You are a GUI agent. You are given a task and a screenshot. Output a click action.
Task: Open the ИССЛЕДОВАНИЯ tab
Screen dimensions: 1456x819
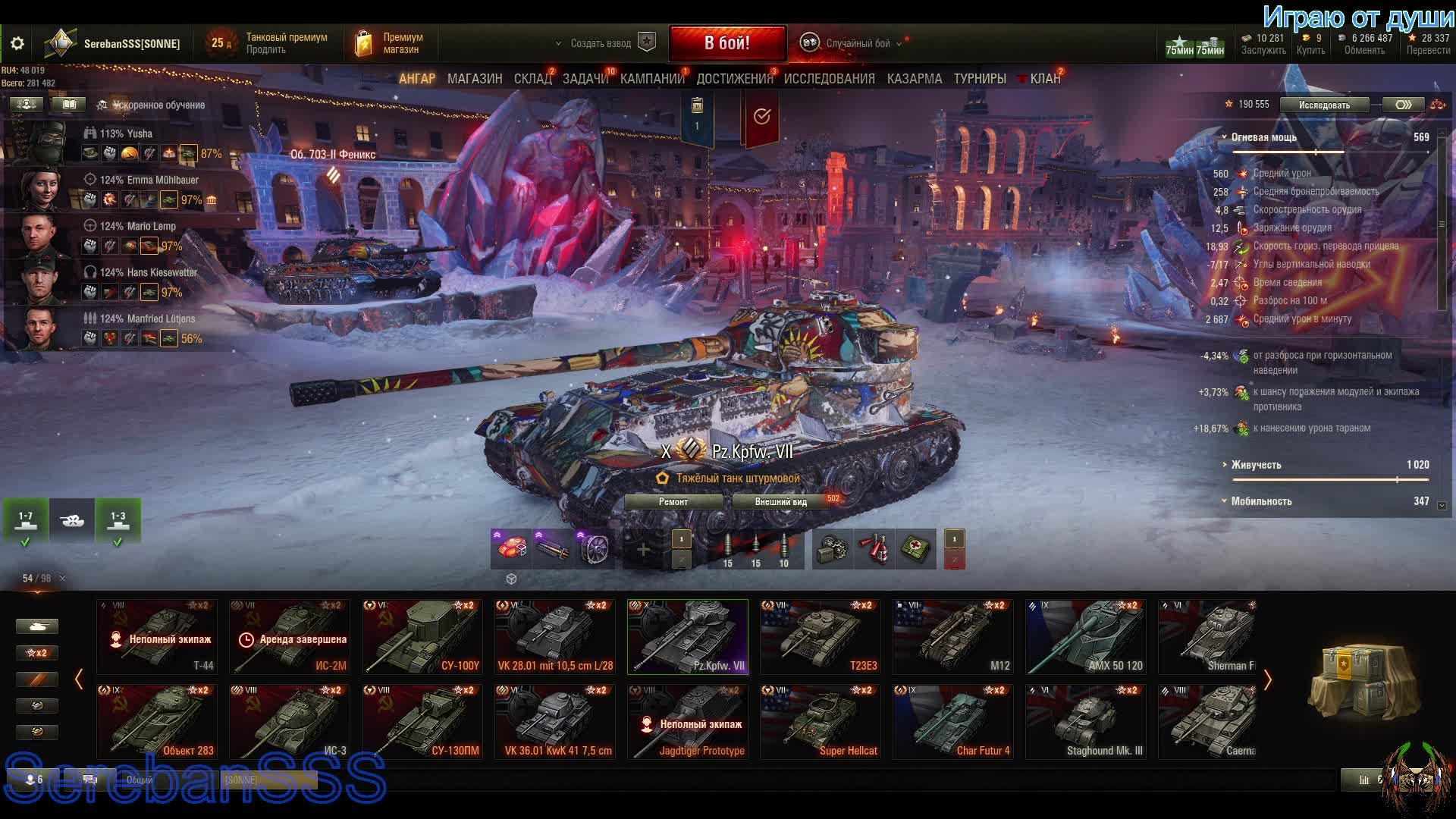coord(829,79)
